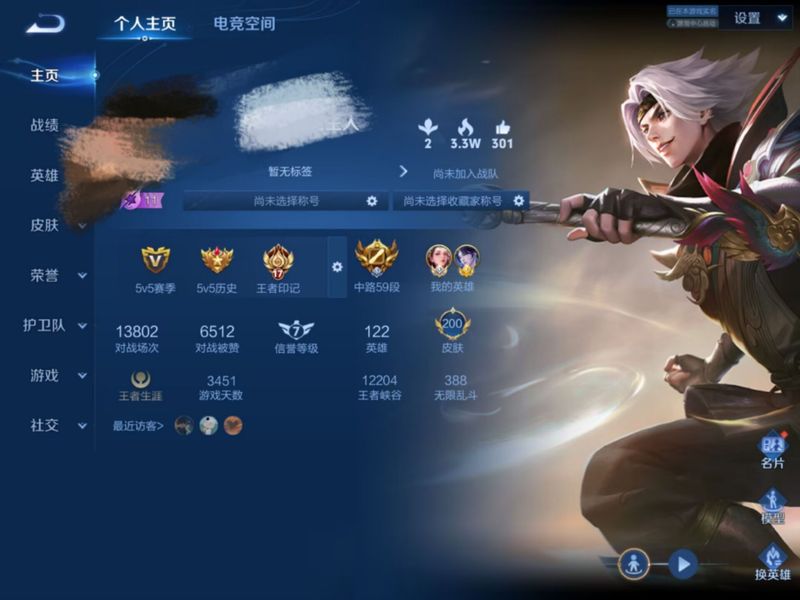View the 最近访客 recent visitors list

pos(139,426)
